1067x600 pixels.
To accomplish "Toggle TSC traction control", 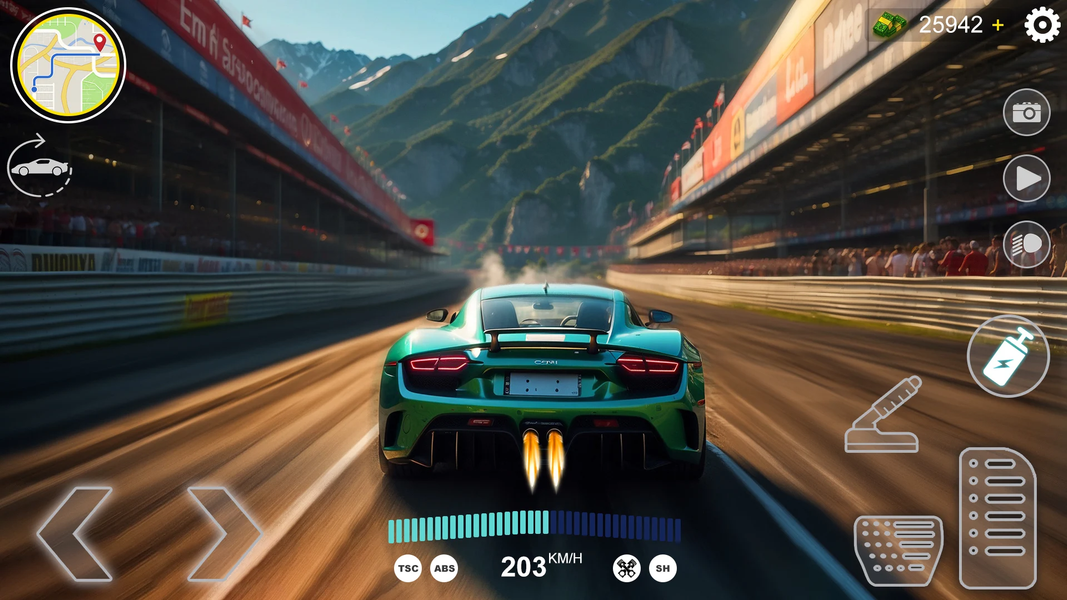I will 408,569.
